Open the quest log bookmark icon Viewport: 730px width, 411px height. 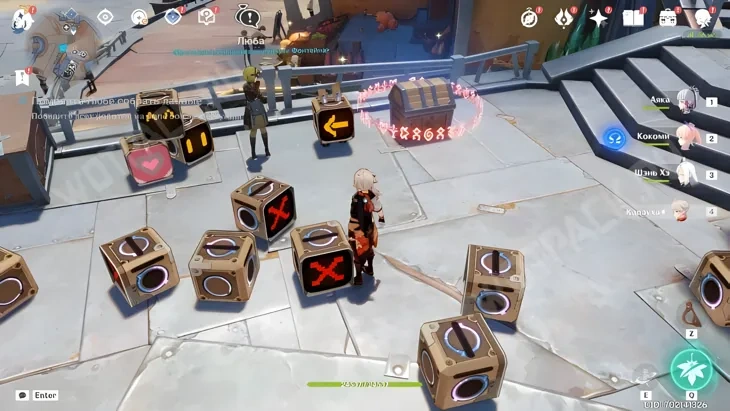click(21, 77)
